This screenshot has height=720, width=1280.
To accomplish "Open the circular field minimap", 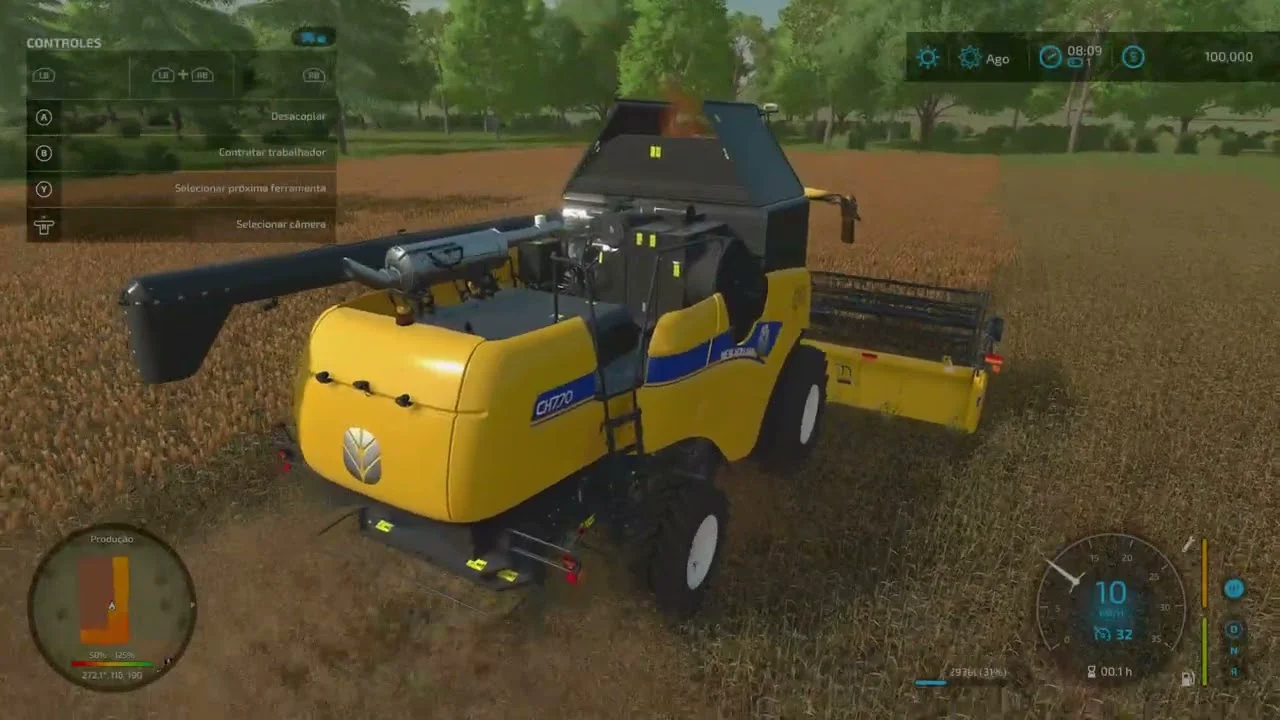I will pyautogui.click(x=112, y=606).
